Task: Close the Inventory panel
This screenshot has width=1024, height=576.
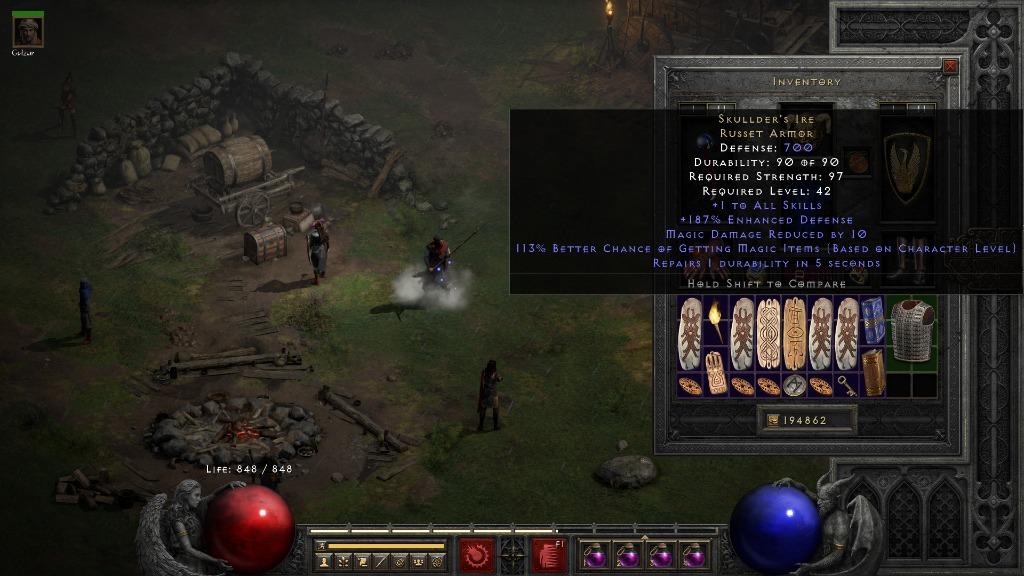Action: [950, 67]
